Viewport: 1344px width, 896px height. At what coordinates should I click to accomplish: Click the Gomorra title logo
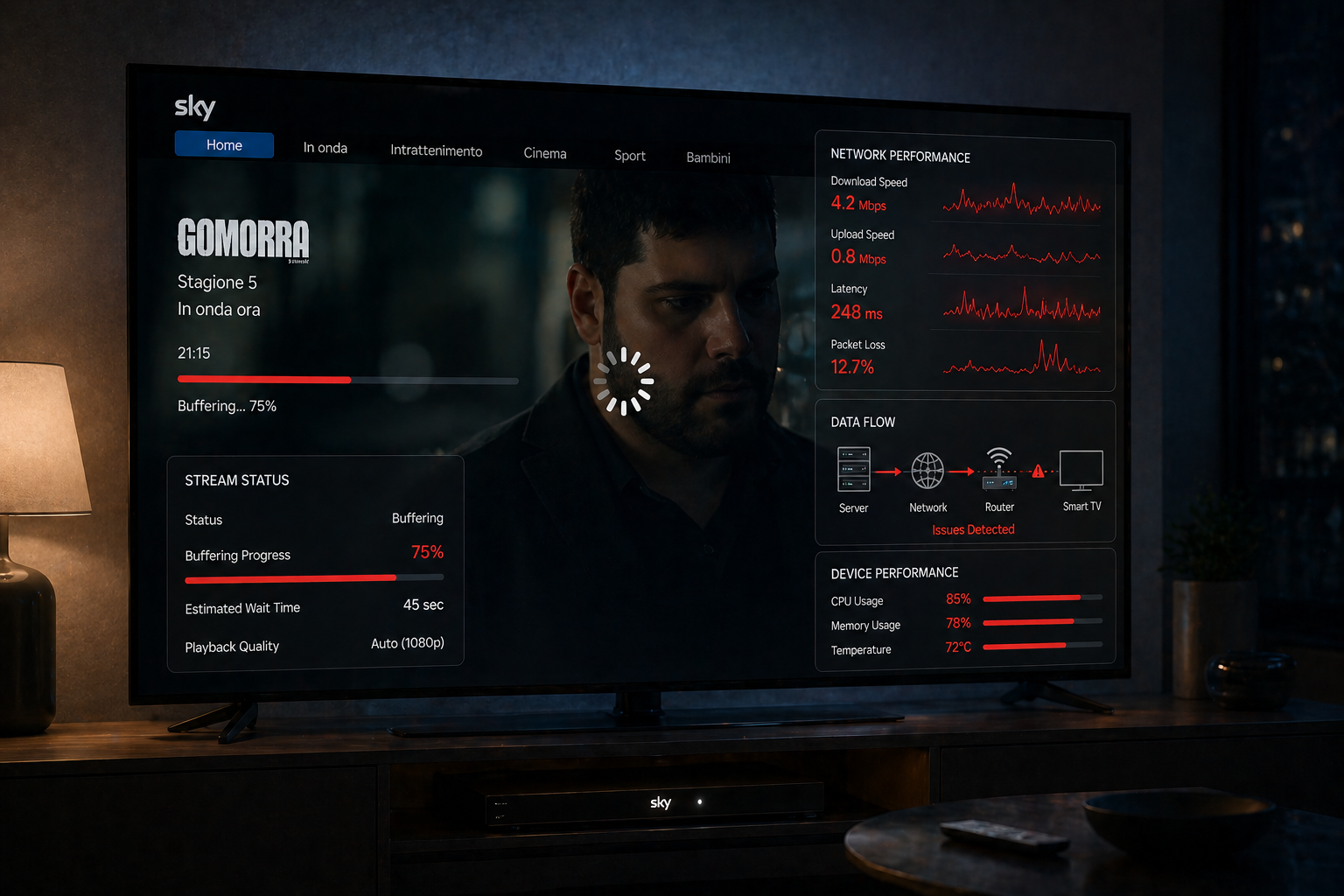click(x=243, y=240)
